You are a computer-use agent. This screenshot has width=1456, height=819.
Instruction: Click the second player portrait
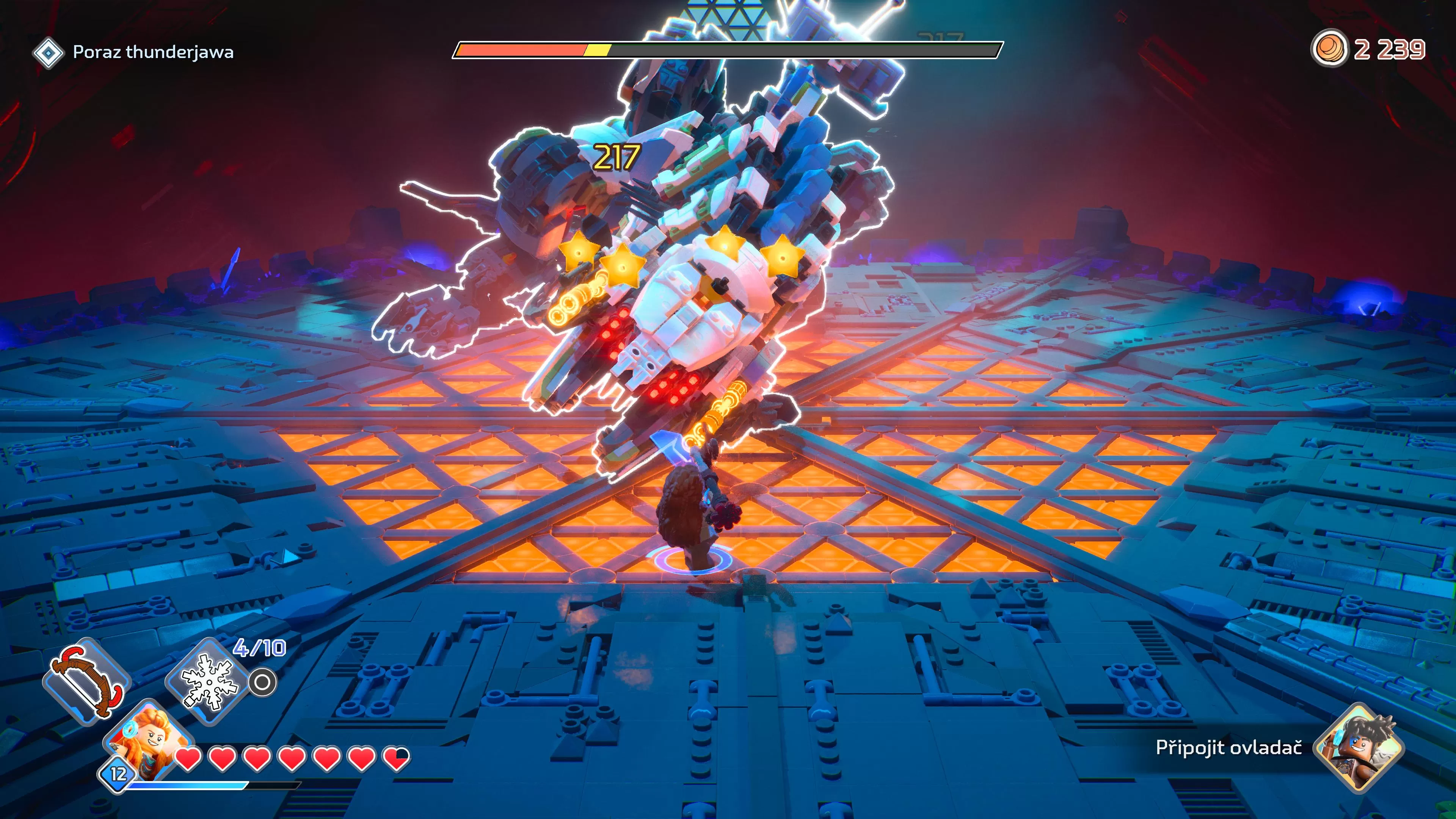point(1359,748)
